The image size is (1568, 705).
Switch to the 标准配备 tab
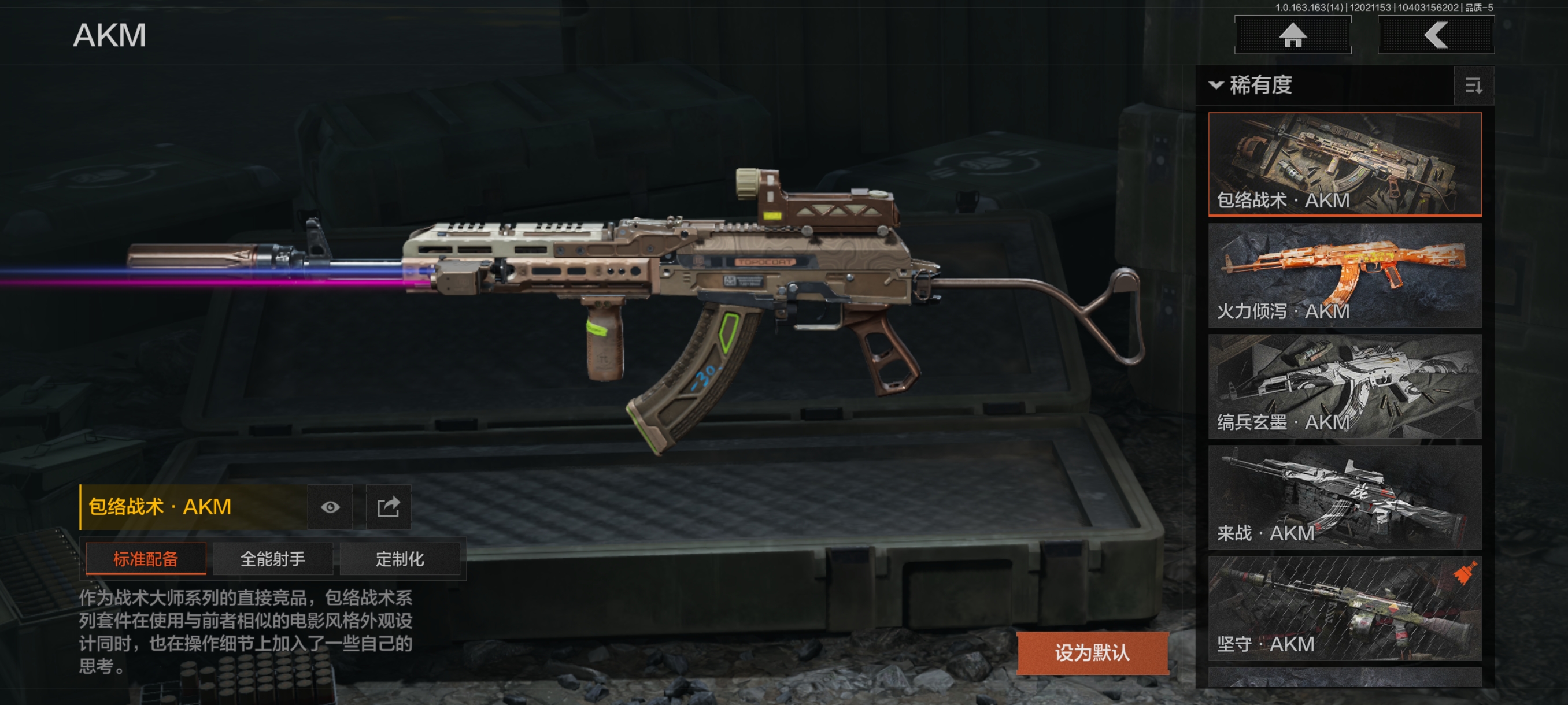pyautogui.click(x=146, y=558)
